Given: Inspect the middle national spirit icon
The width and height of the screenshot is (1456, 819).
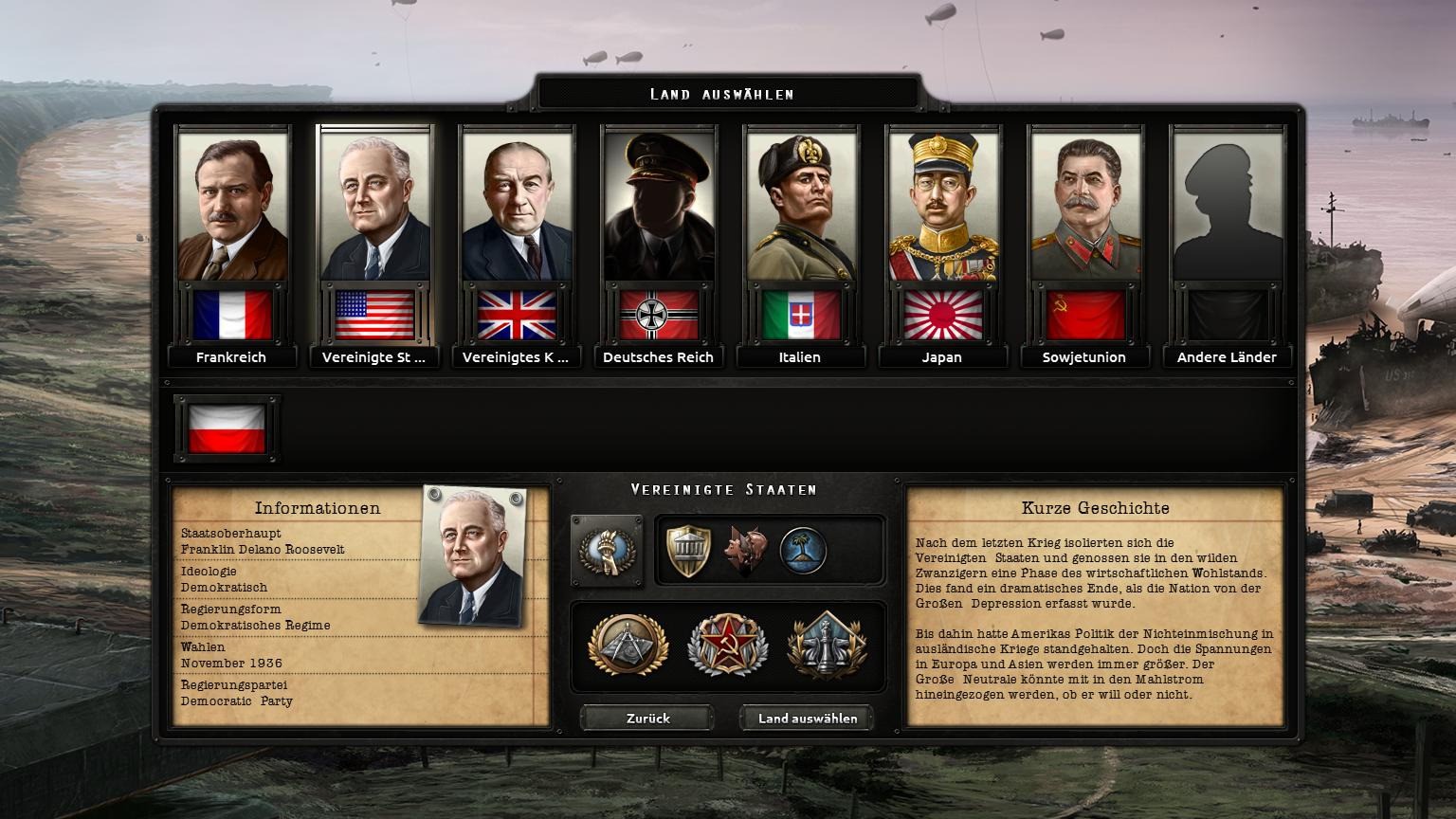Looking at the screenshot, I should click(746, 551).
